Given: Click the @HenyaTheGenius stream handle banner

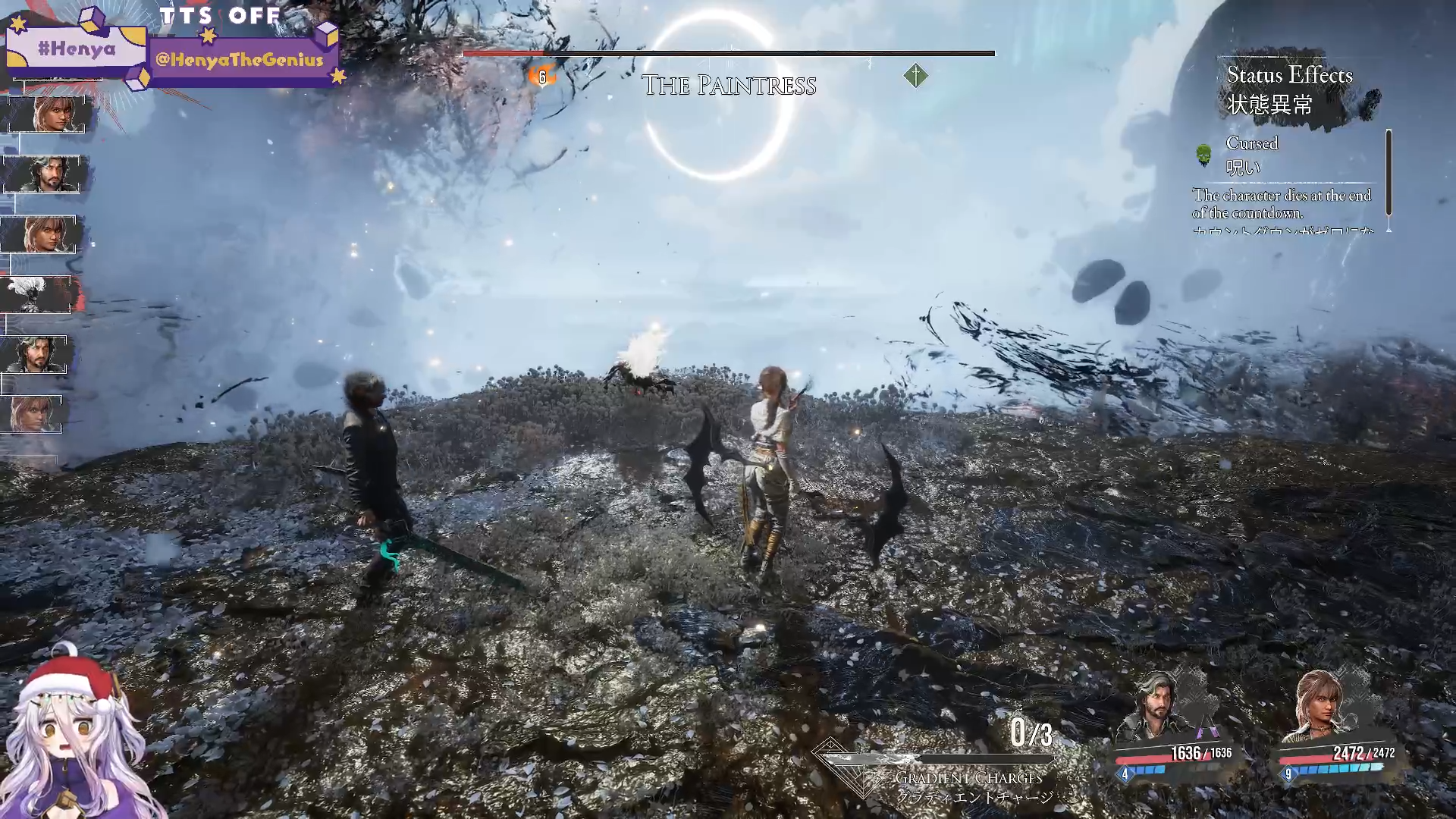Looking at the screenshot, I should 240,60.
